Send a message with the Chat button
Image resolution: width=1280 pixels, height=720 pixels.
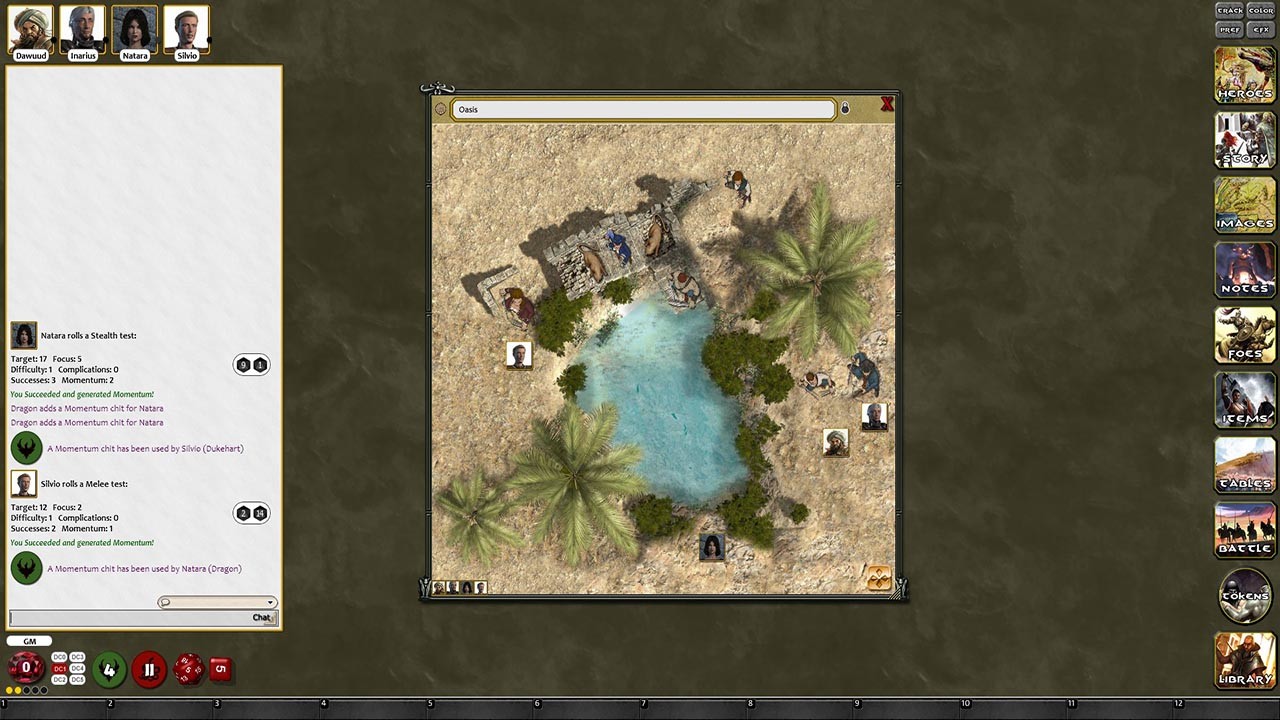click(x=262, y=617)
